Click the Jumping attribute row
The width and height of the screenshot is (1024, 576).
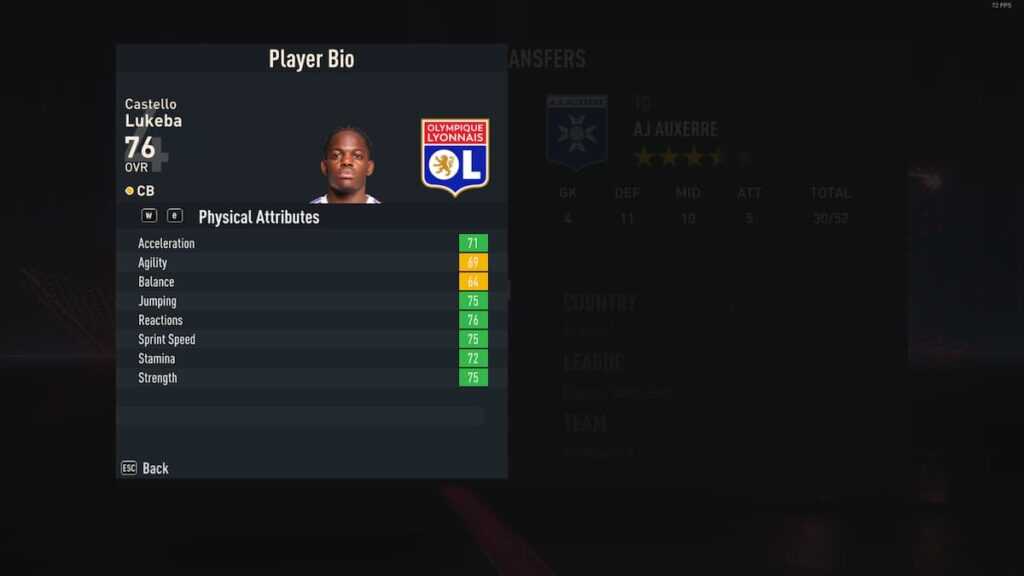click(311, 301)
